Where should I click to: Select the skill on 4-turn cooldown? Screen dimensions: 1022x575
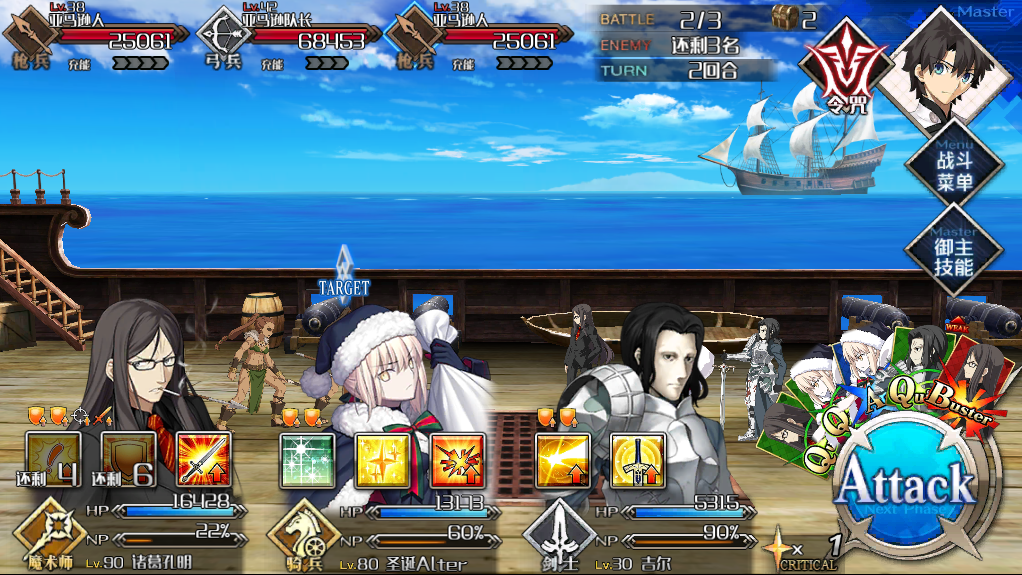[x=53, y=460]
